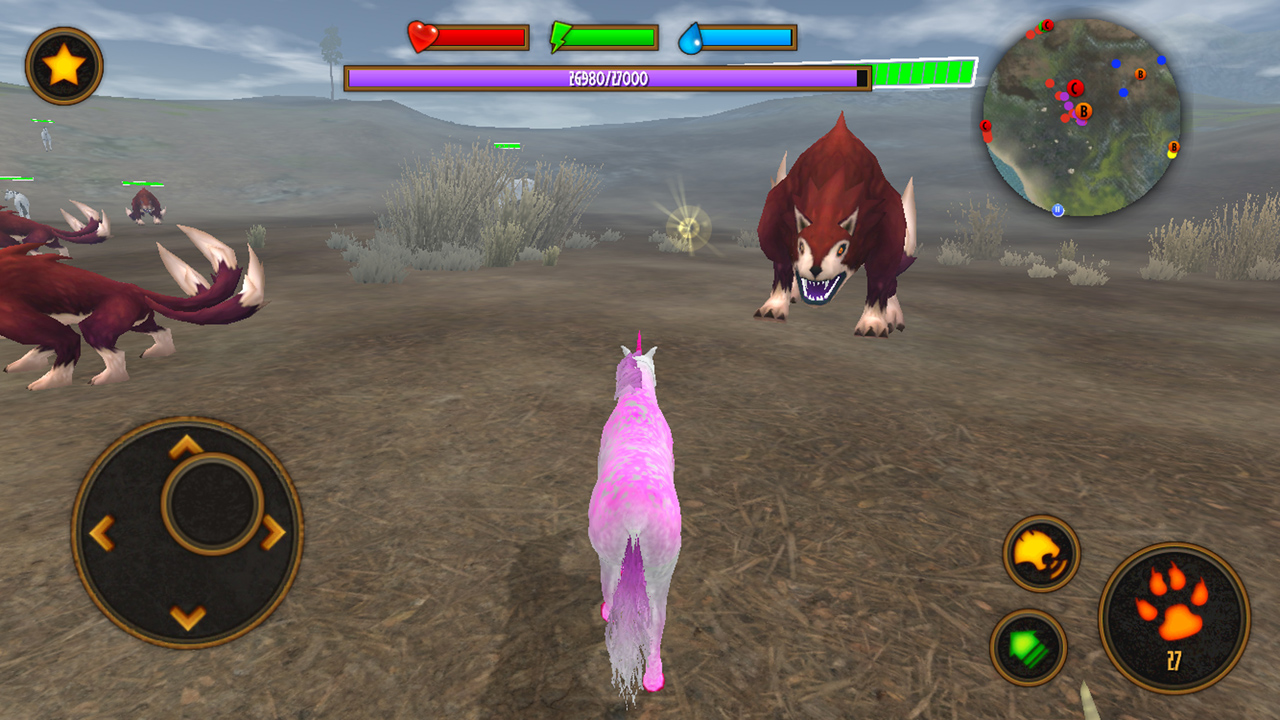Screen dimensions: 1280x720
Task: Activate the roaring beast head ability
Action: pyautogui.click(x=1041, y=553)
